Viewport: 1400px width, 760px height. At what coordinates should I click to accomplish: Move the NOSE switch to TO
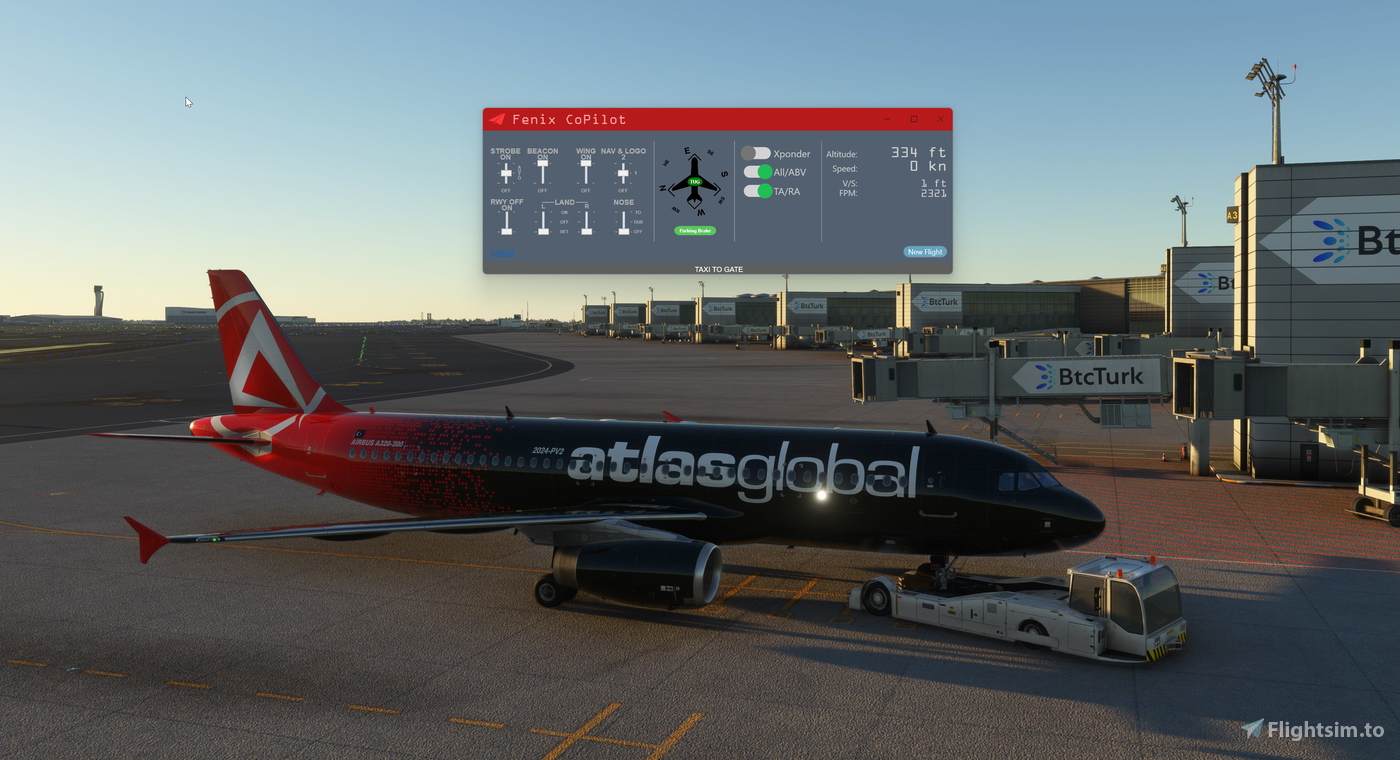click(x=624, y=212)
